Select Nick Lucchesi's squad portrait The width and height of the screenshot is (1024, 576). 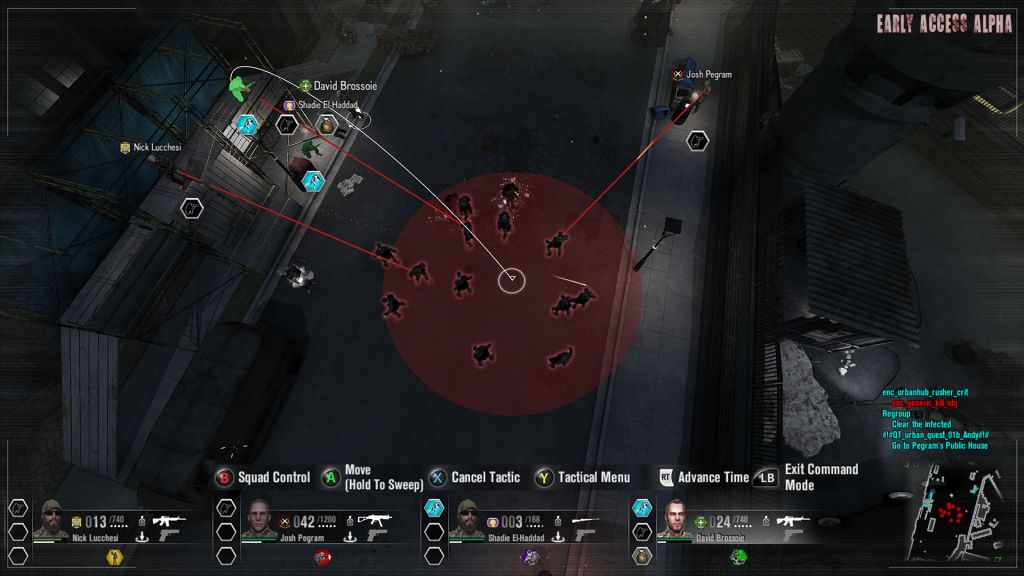pyautogui.click(x=51, y=520)
